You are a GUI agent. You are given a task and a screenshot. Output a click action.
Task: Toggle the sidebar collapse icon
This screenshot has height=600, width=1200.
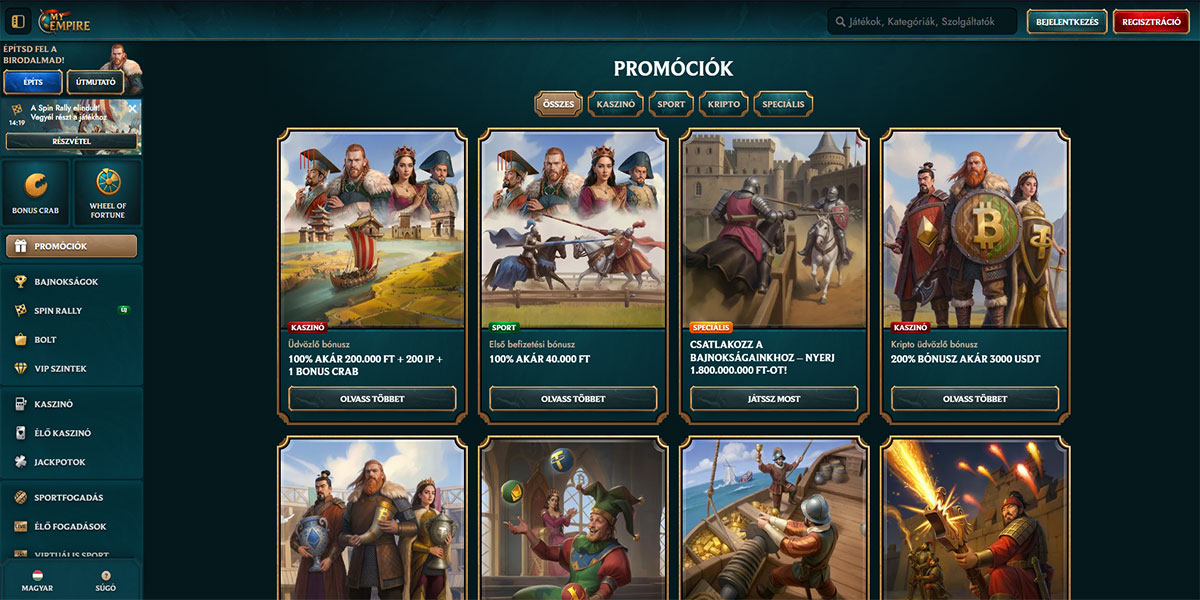point(17,22)
